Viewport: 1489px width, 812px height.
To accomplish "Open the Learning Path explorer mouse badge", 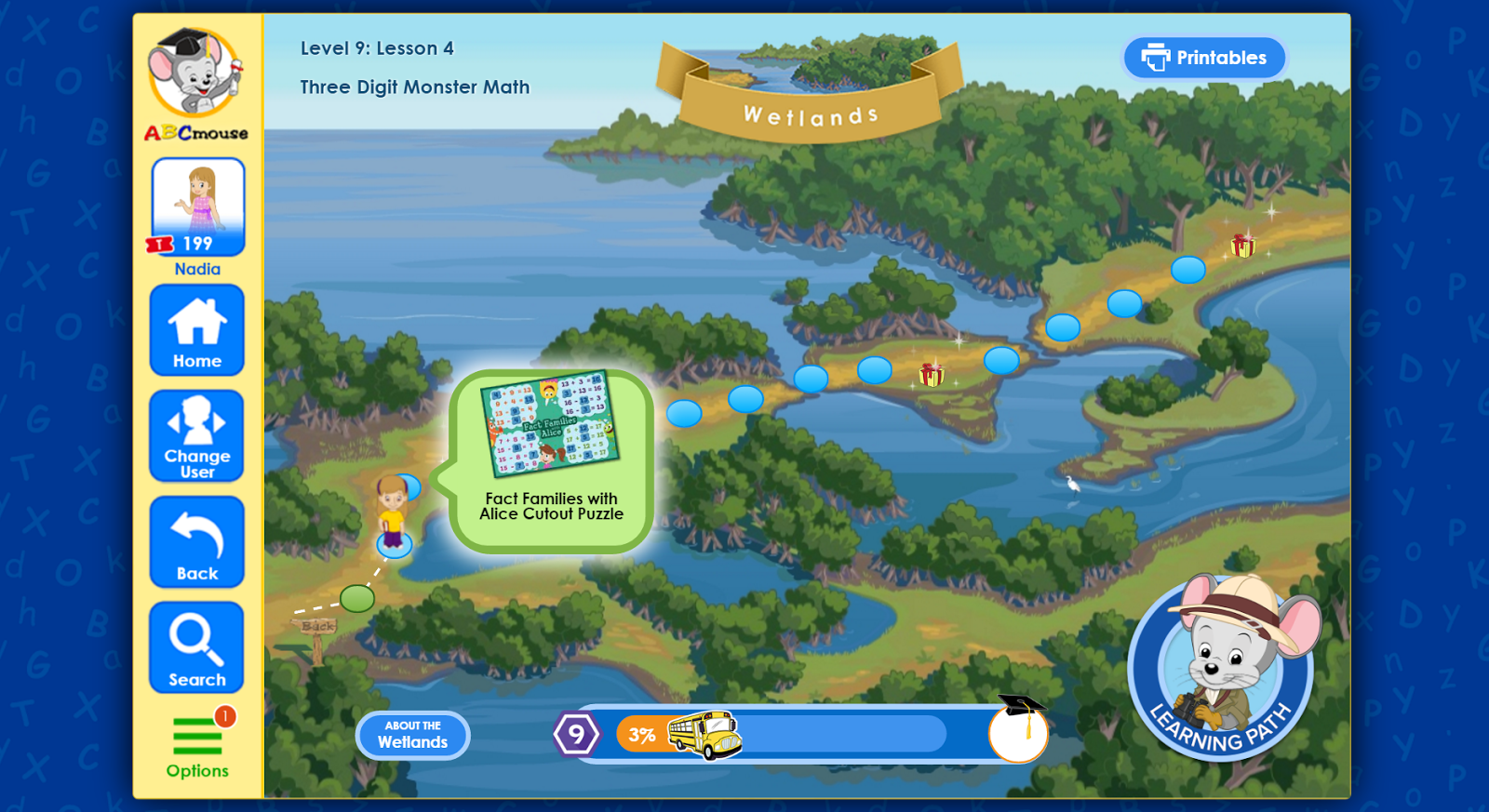I will point(1220,672).
